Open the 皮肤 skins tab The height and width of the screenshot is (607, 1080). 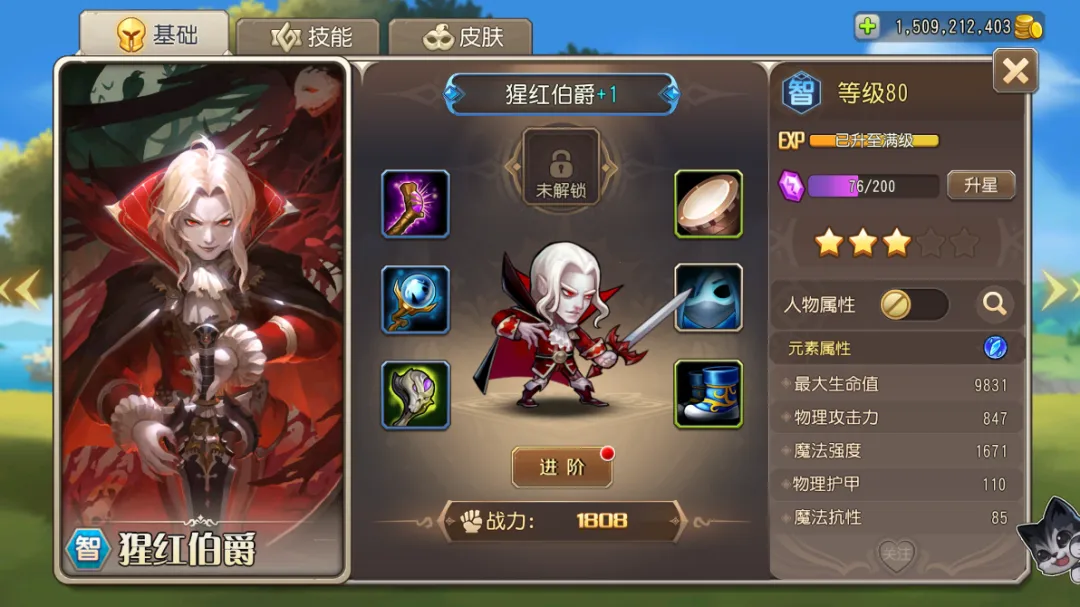[x=460, y=37]
